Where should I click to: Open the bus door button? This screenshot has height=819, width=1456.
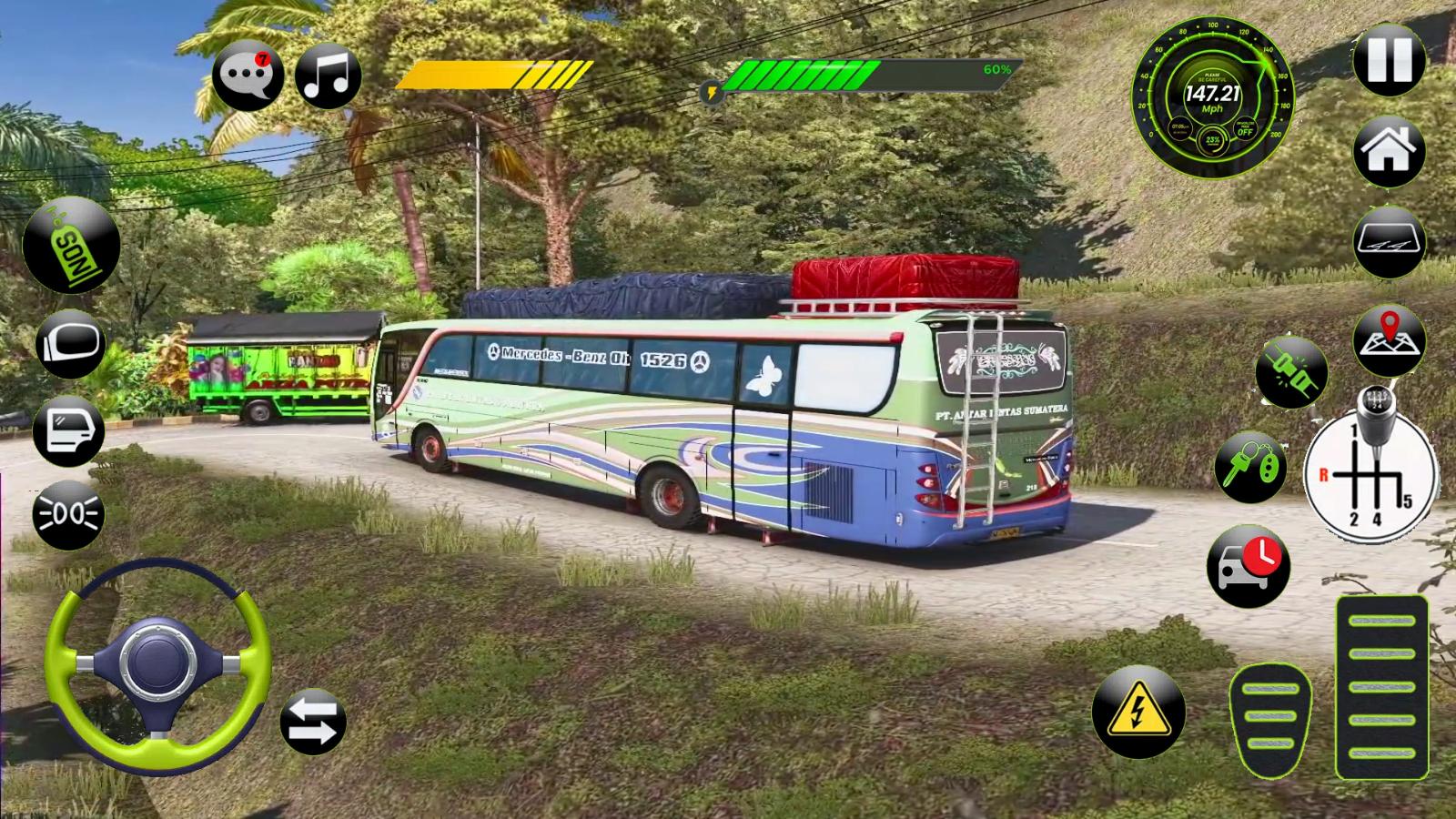(69, 430)
